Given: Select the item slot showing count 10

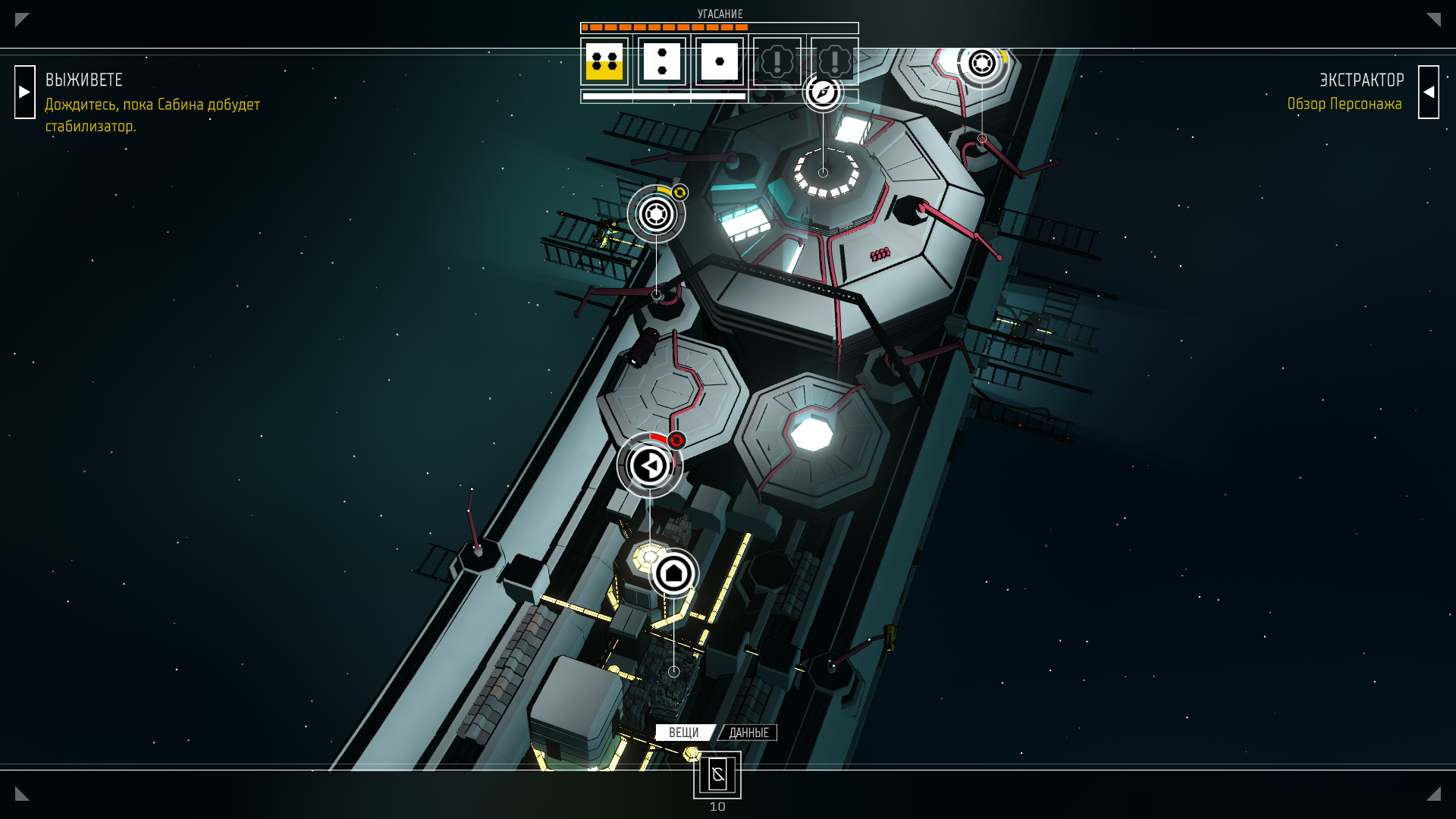Looking at the screenshot, I should point(717,775).
